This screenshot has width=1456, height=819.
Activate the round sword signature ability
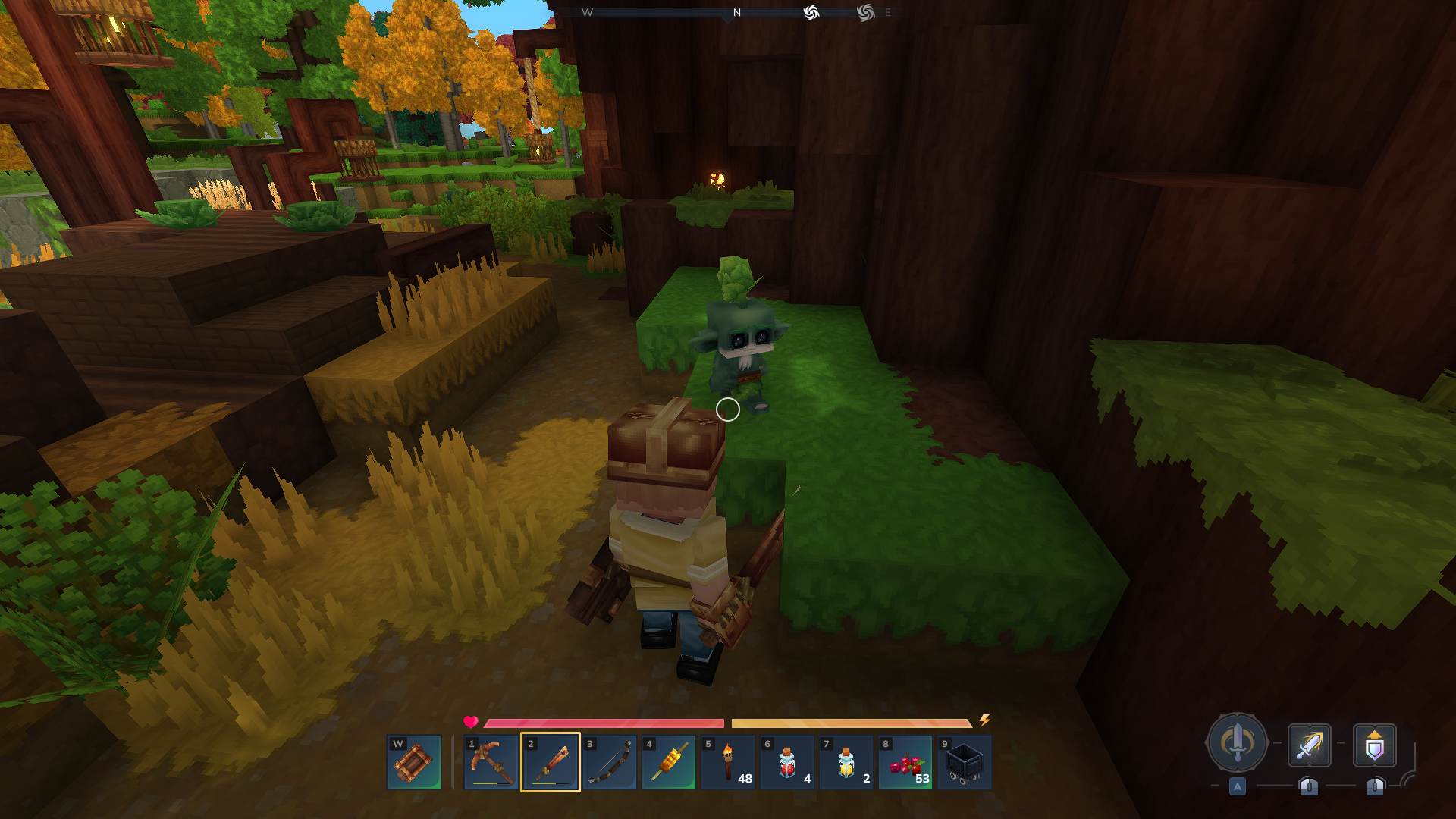click(1237, 743)
